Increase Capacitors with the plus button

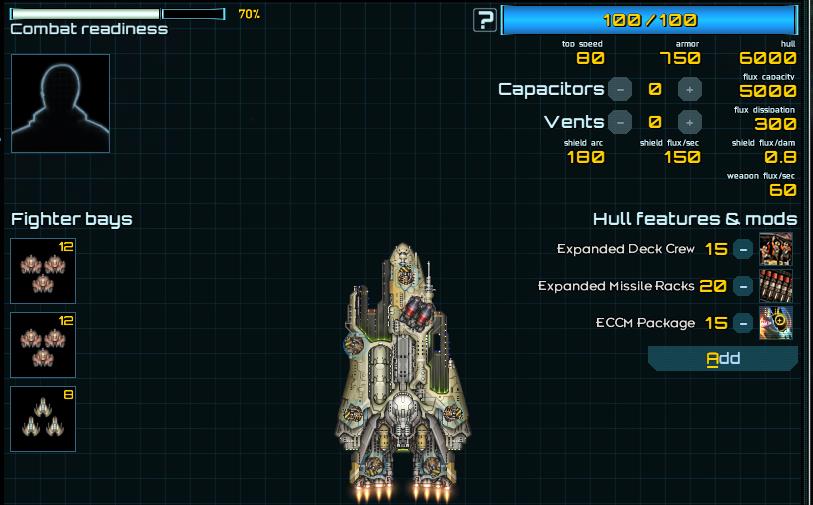coord(689,89)
